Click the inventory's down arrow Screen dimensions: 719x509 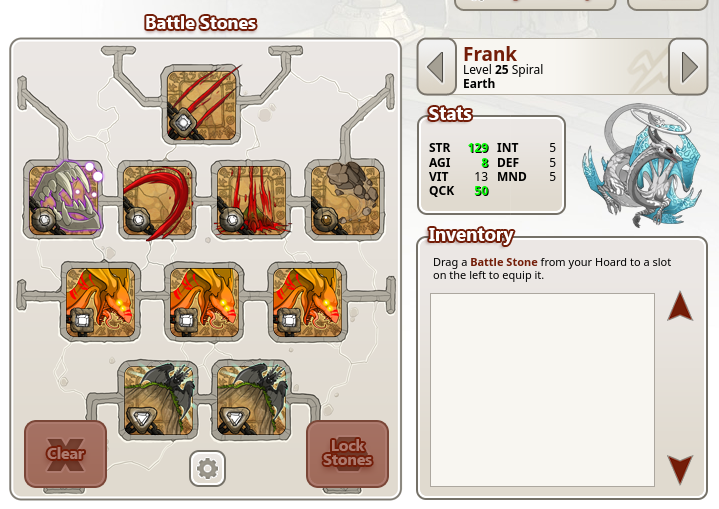[x=680, y=469]
